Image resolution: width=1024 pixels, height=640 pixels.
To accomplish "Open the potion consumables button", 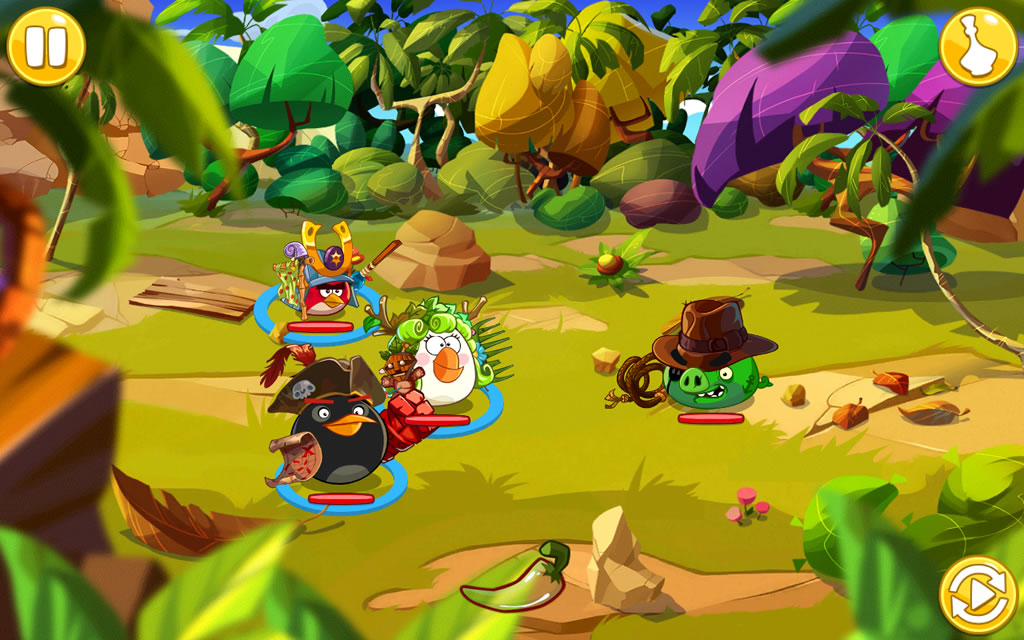I will coord(977,46).
